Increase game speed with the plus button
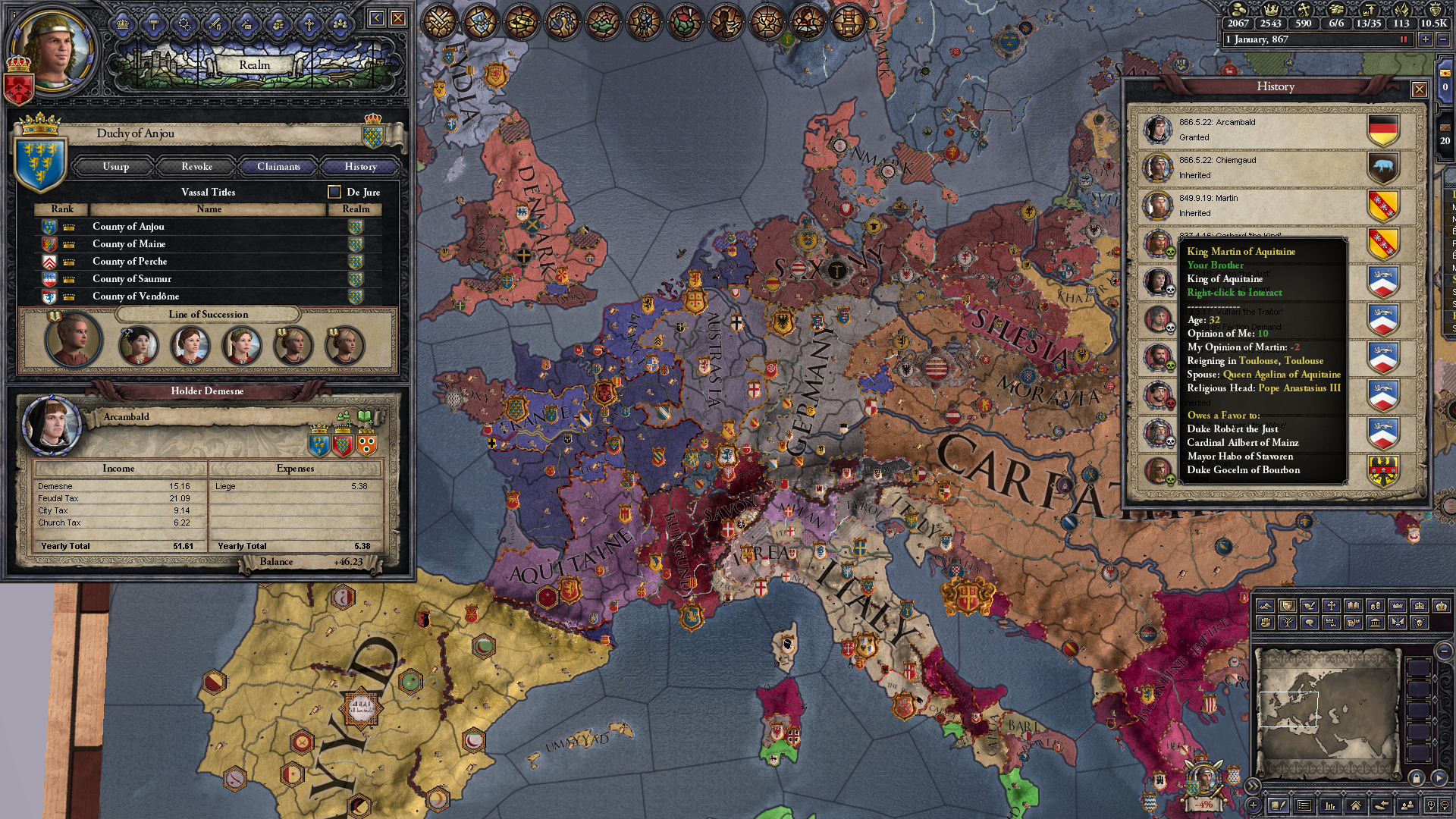Screen dimensions: 1456x819 pos(1425,39)
